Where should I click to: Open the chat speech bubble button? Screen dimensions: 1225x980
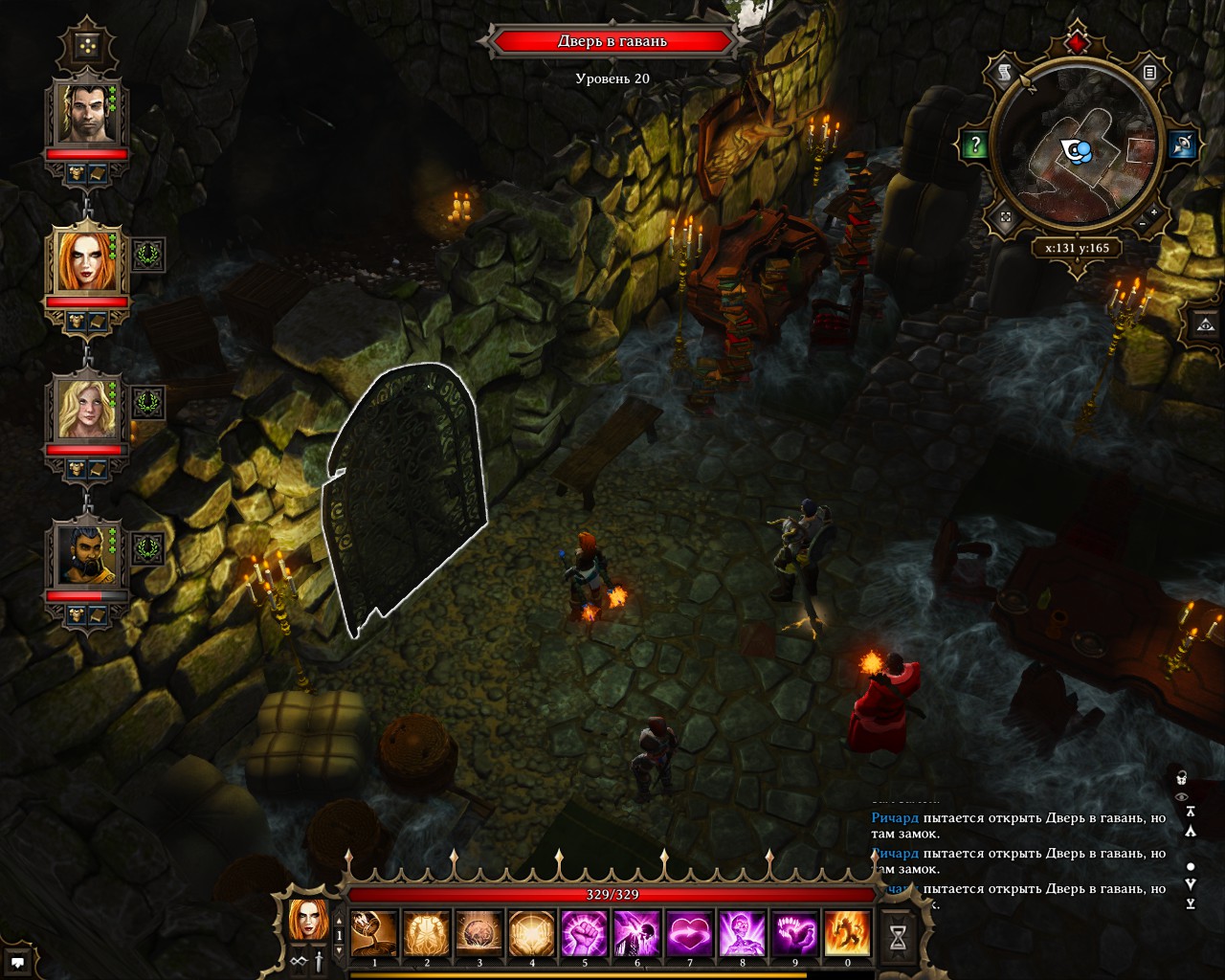(17, 961)
